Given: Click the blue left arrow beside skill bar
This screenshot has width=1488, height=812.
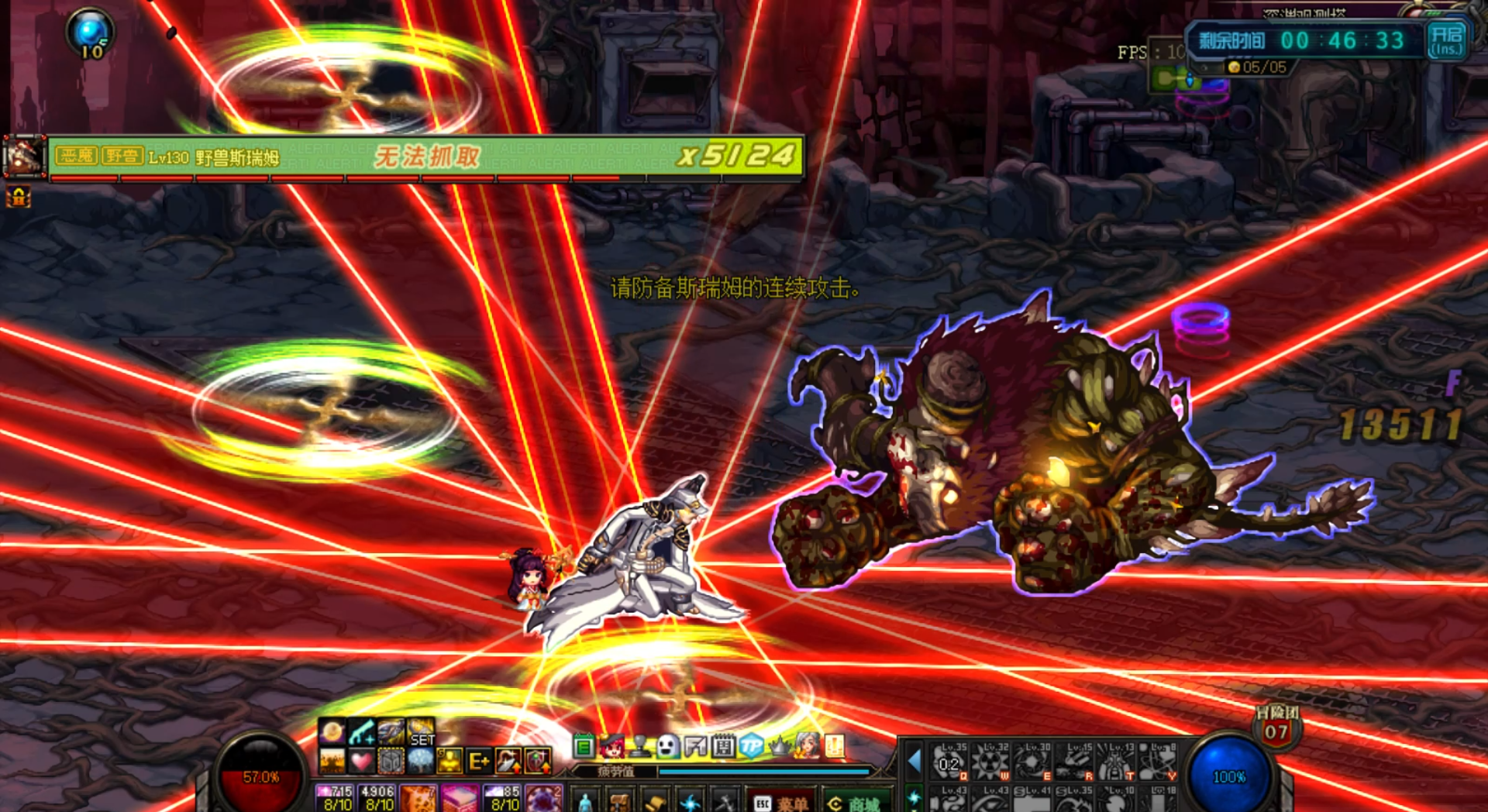Looking at the screenshot, I should click(914, 762).
